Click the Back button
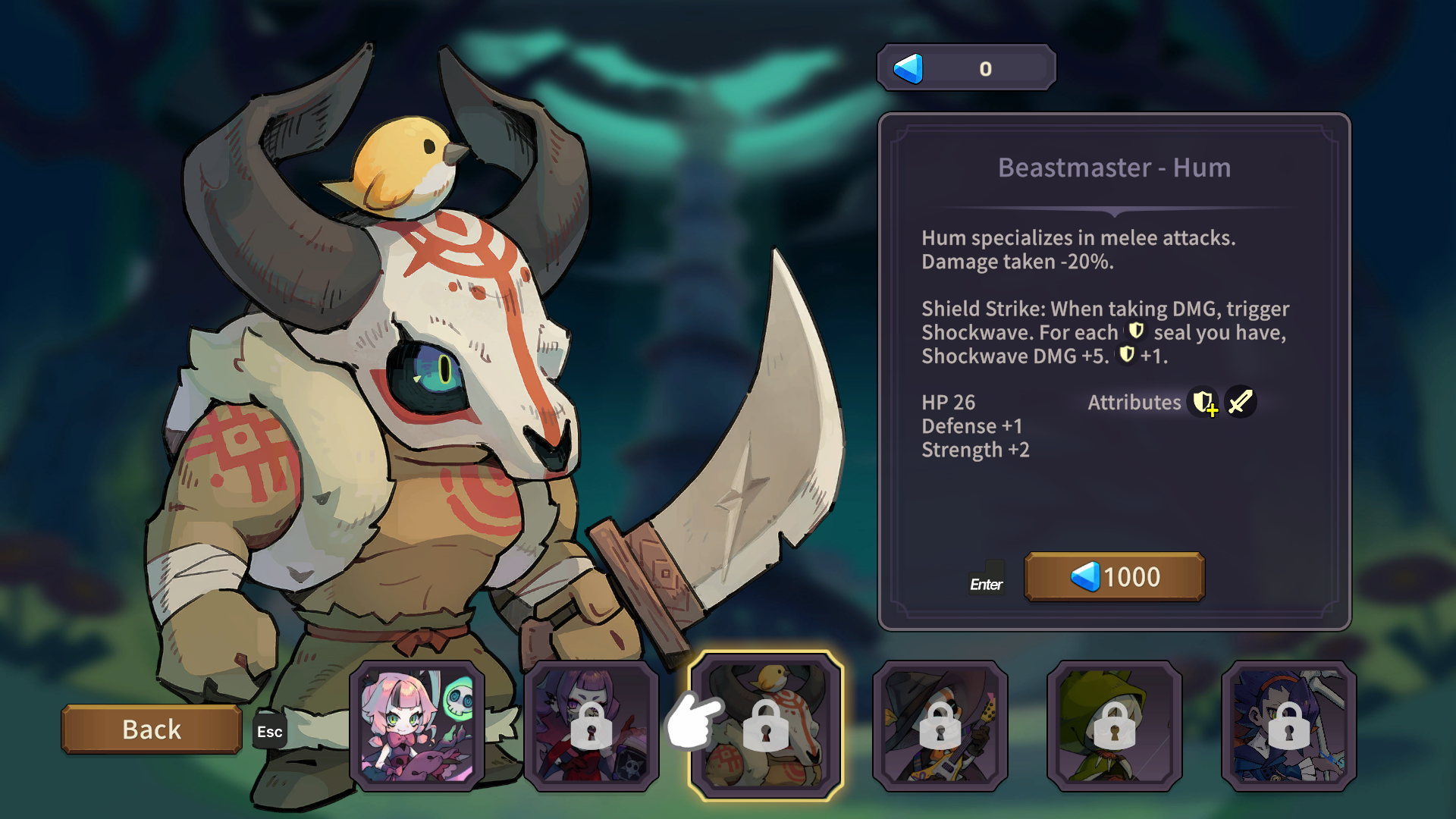The height and width of the screenshot is (819, 1456). point(152,730)
